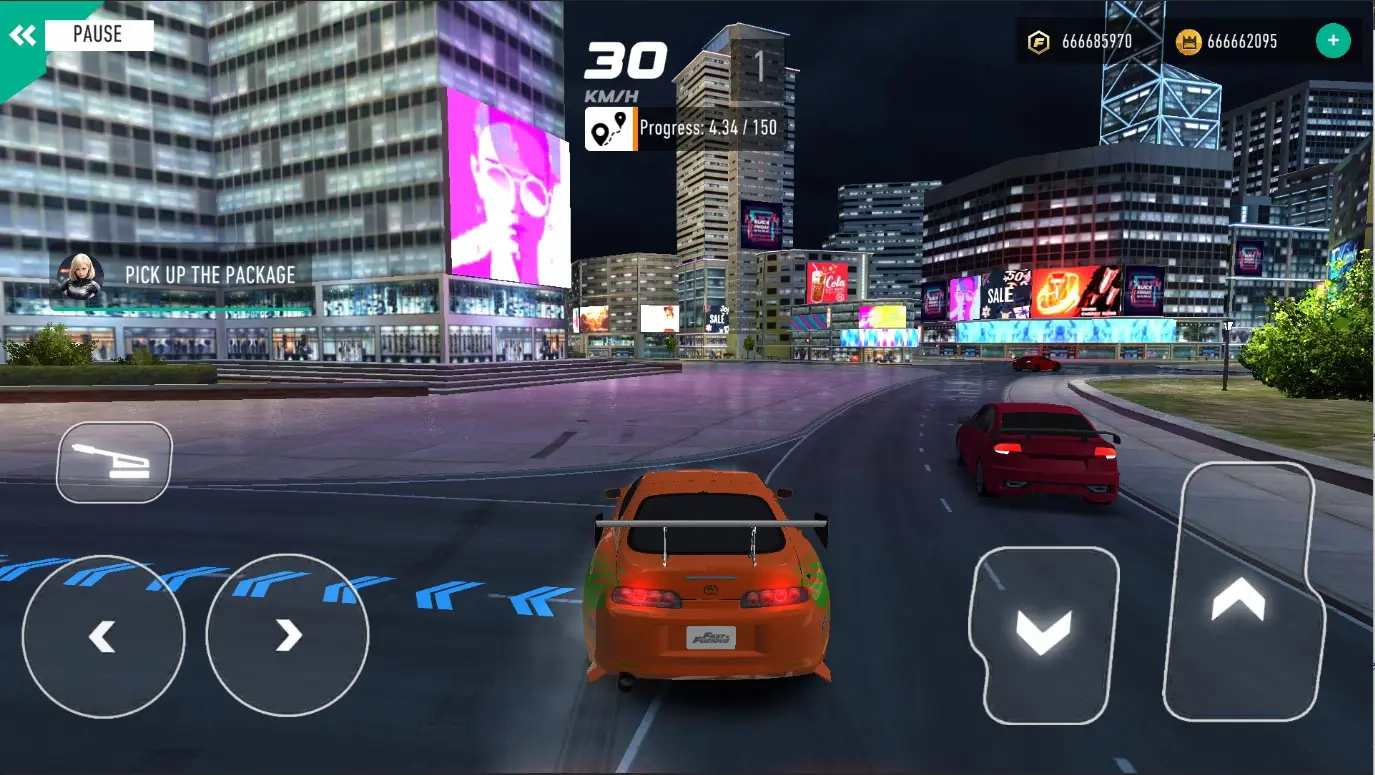1375x775 pixels.
Task: Select the PICK UP THE PACKAGE mission text
Action: tap(209, 274)
